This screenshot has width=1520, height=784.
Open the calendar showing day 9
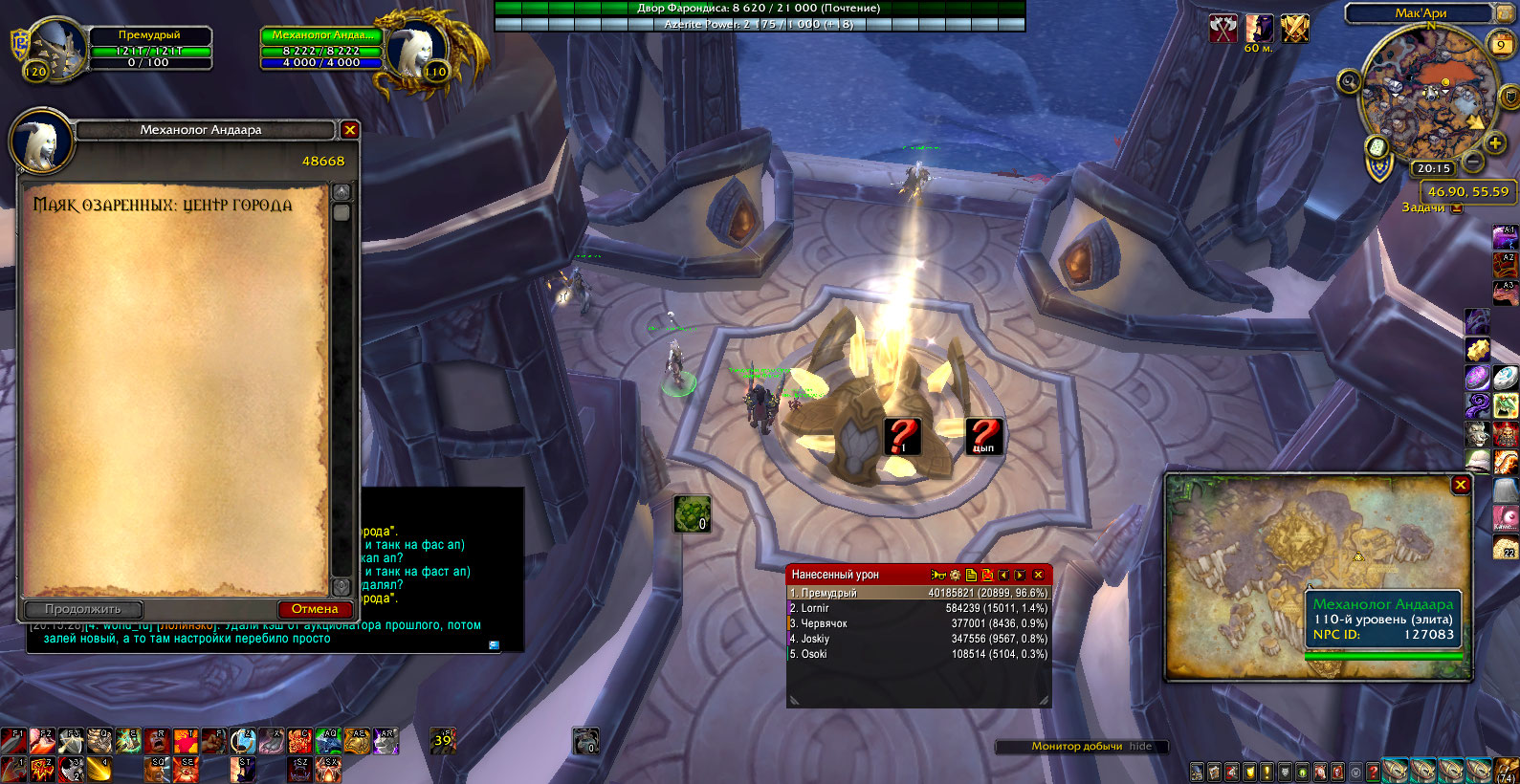pyautogui.click(x=1501, y=44)
